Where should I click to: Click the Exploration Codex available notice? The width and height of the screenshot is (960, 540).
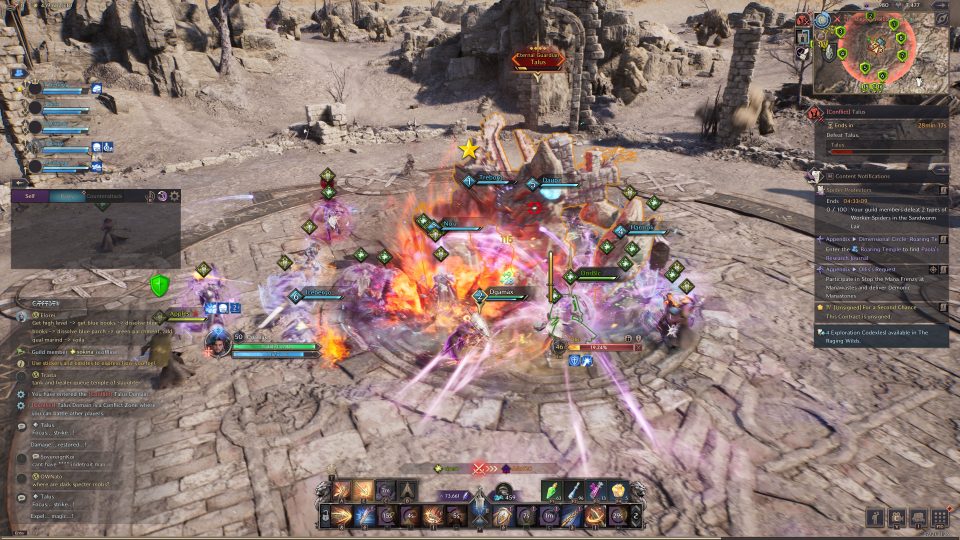click(x=880, y=335)
